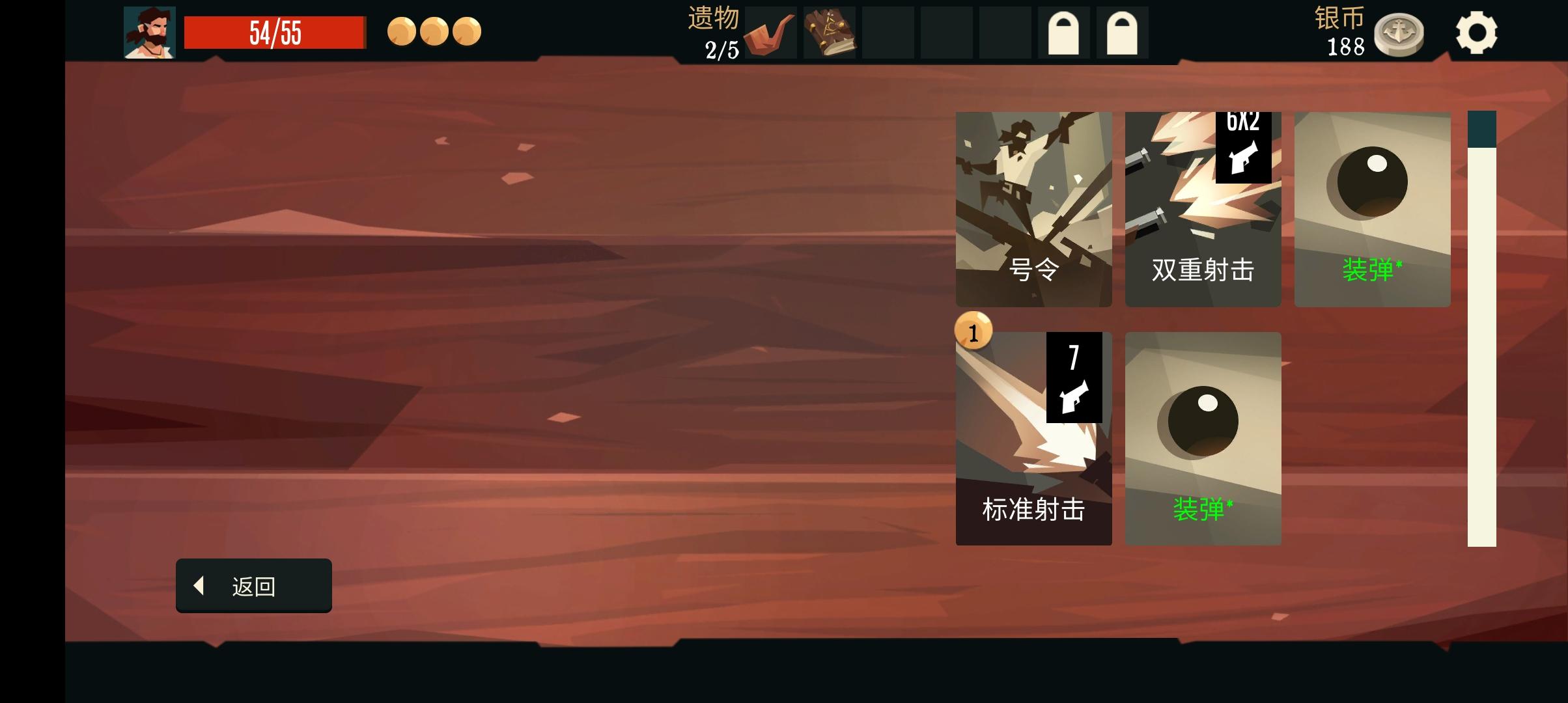This screenshot has height=703, width=1568.
Task: Click the first gold ammo coin indicator
Action: [400, 31]
